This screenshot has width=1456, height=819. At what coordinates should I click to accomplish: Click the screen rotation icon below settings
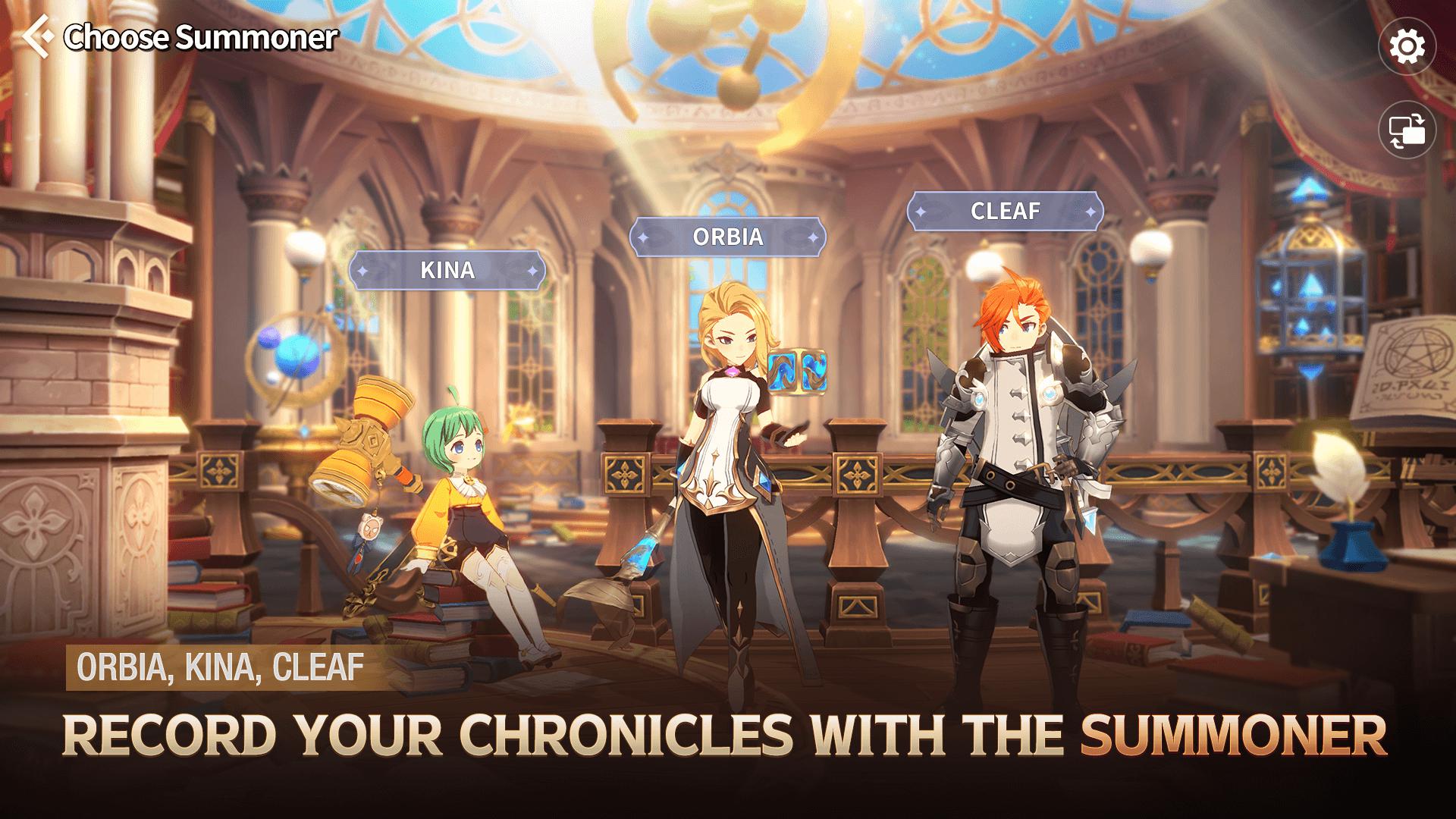coord(1407,129)
